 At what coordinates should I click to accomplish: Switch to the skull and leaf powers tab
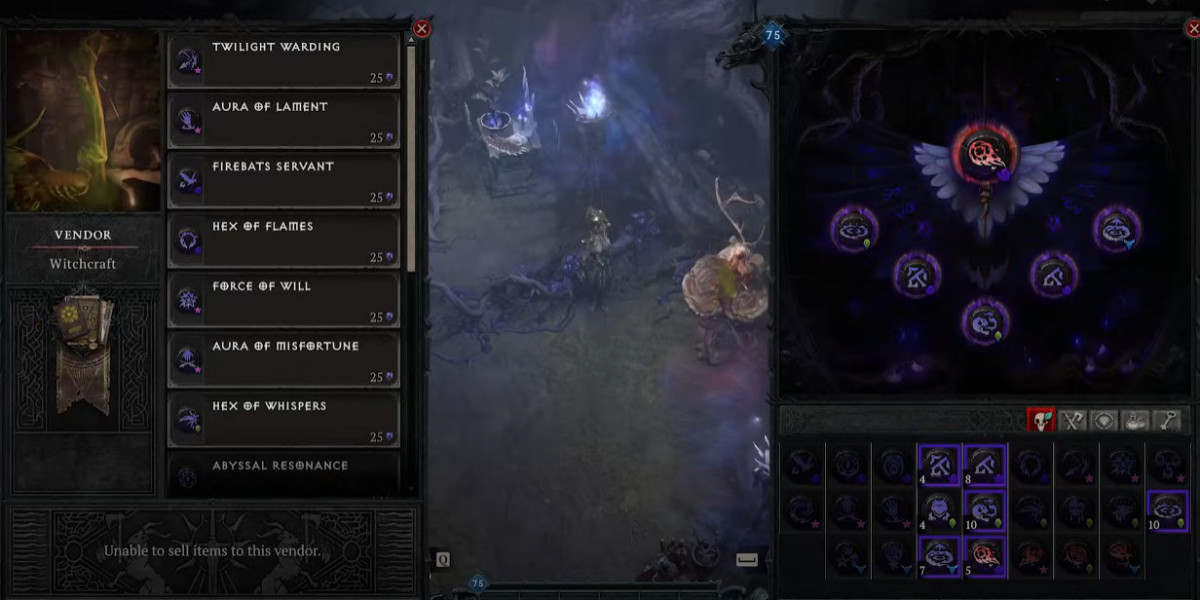point(1041,420)
